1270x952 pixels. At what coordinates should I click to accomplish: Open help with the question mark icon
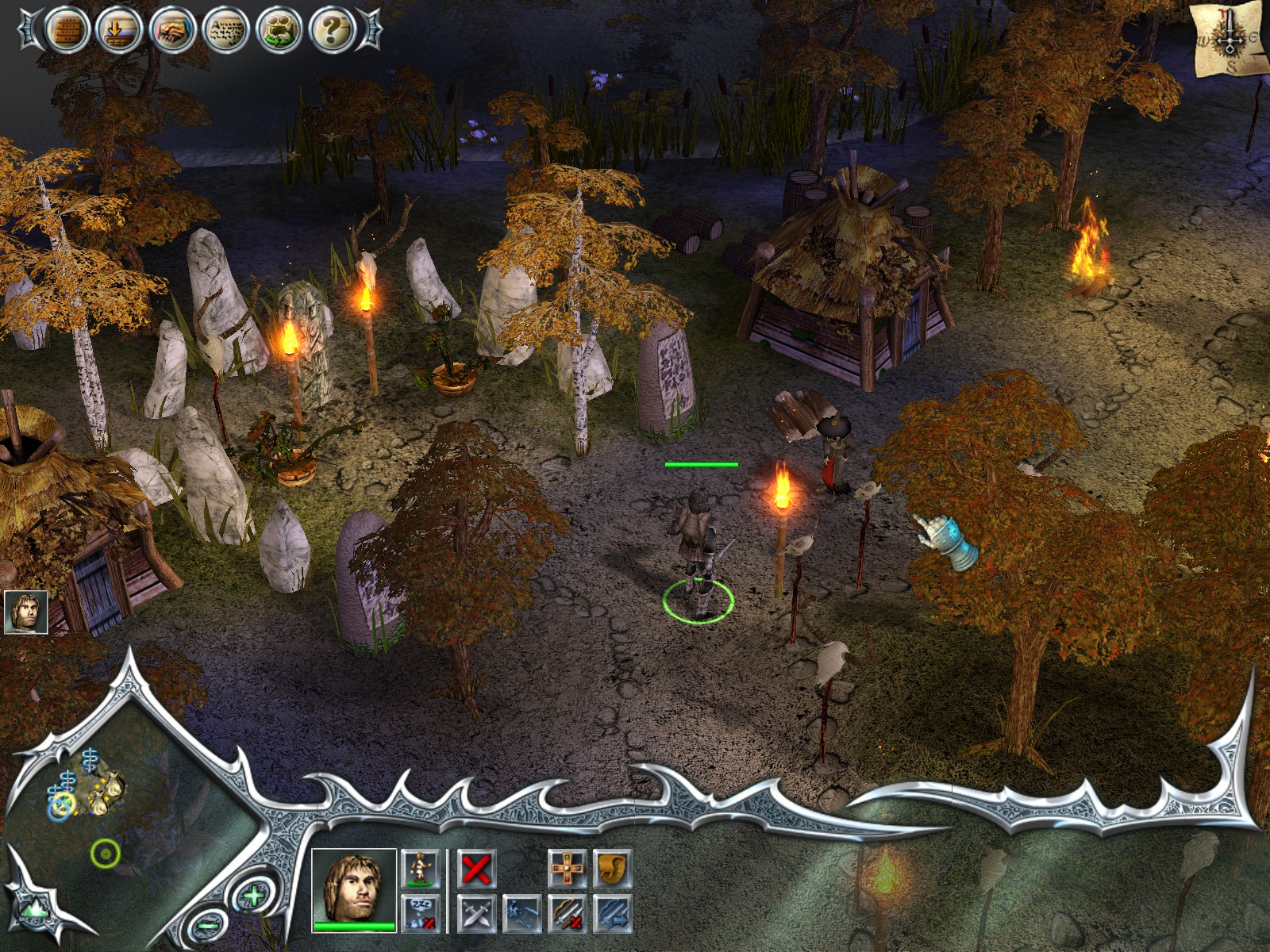pyautogui.click(x=333, y=31)
